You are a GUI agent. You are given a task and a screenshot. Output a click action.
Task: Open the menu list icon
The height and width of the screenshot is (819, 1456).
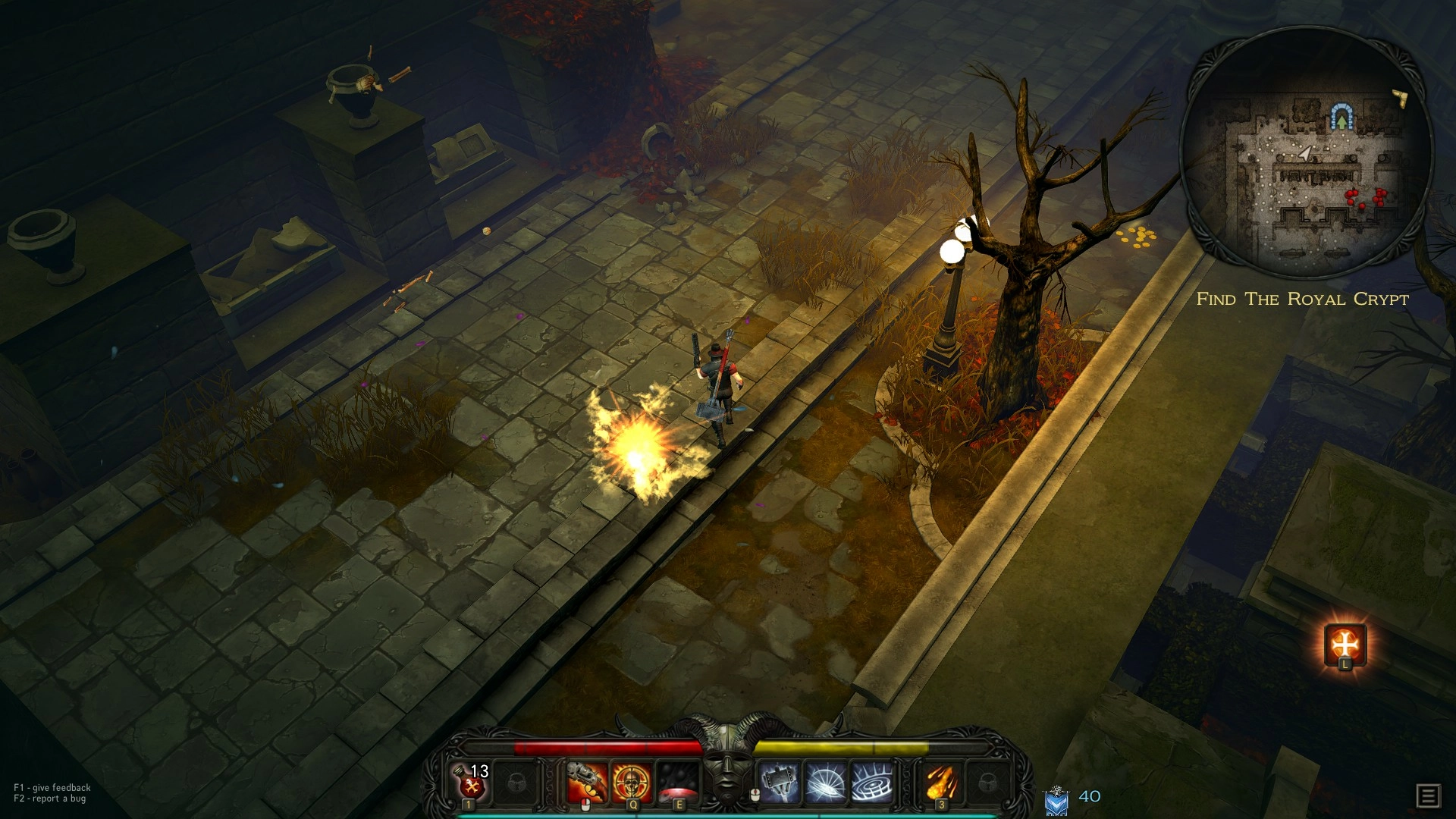[1428, 795]
